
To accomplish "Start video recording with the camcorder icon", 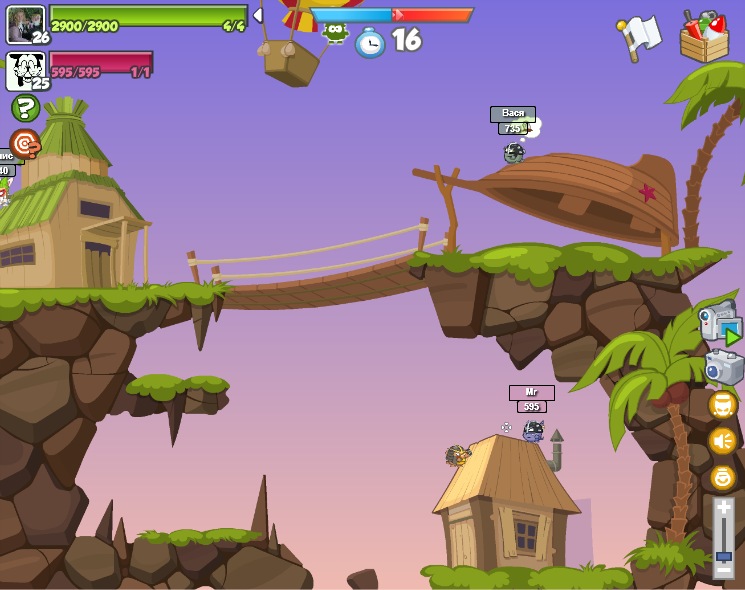I will (x=719, y=322).
